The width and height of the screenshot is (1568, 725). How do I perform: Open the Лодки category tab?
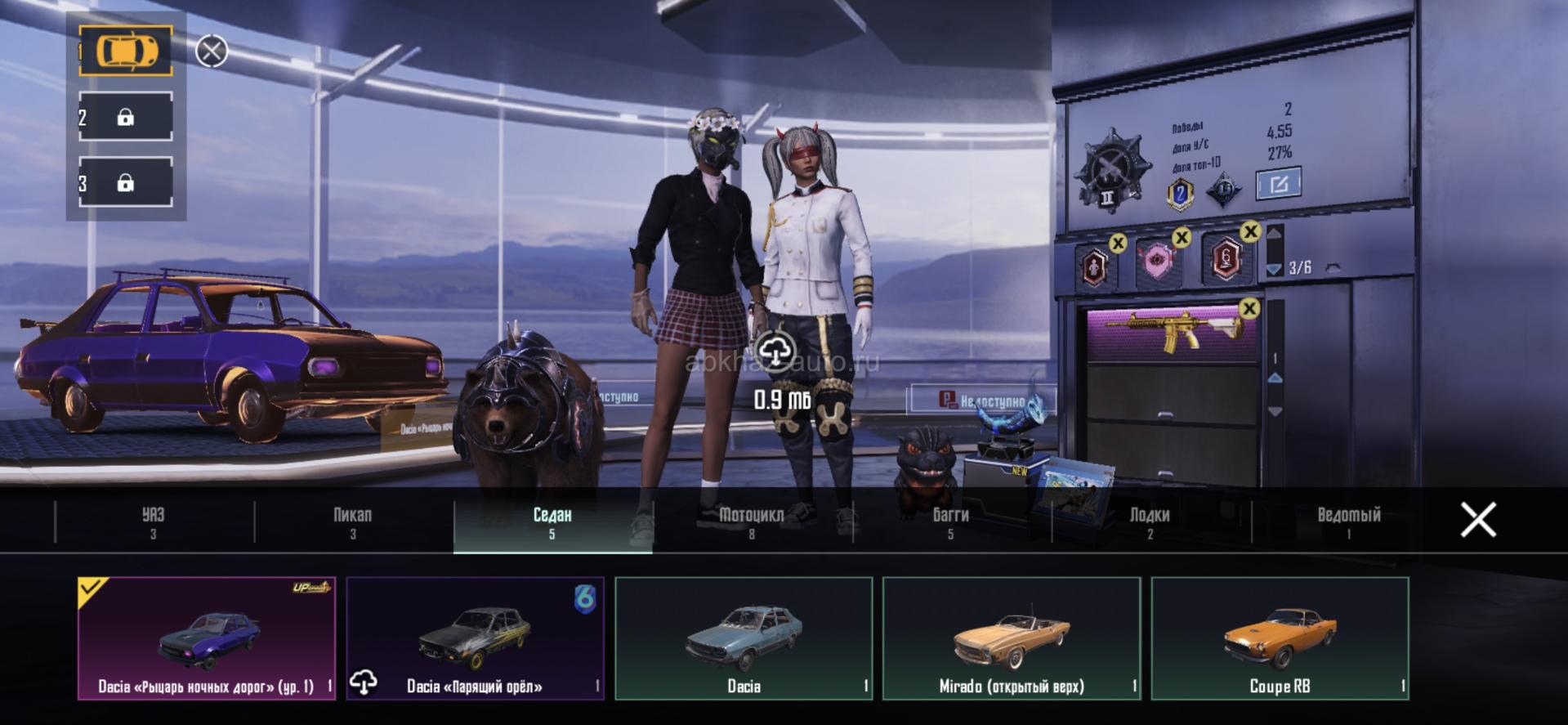pos(1150,521)
